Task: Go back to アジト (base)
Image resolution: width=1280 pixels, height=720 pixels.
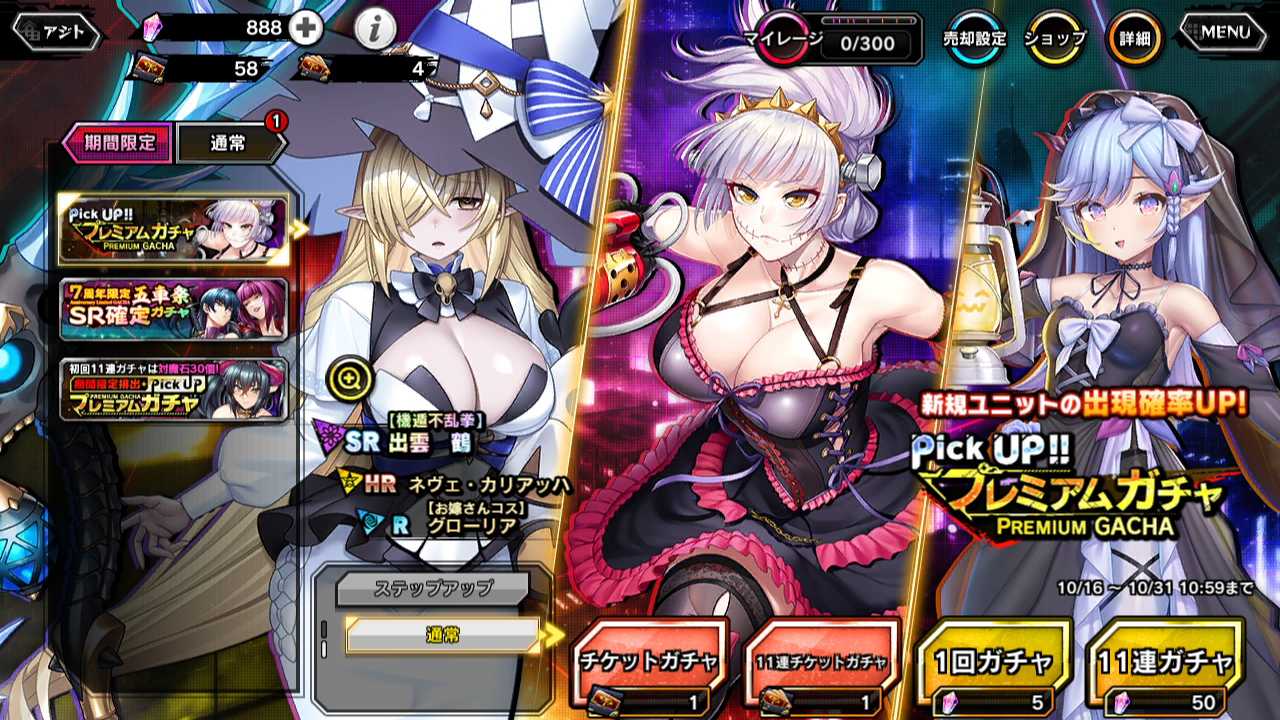Action: (x=55, y=32)
